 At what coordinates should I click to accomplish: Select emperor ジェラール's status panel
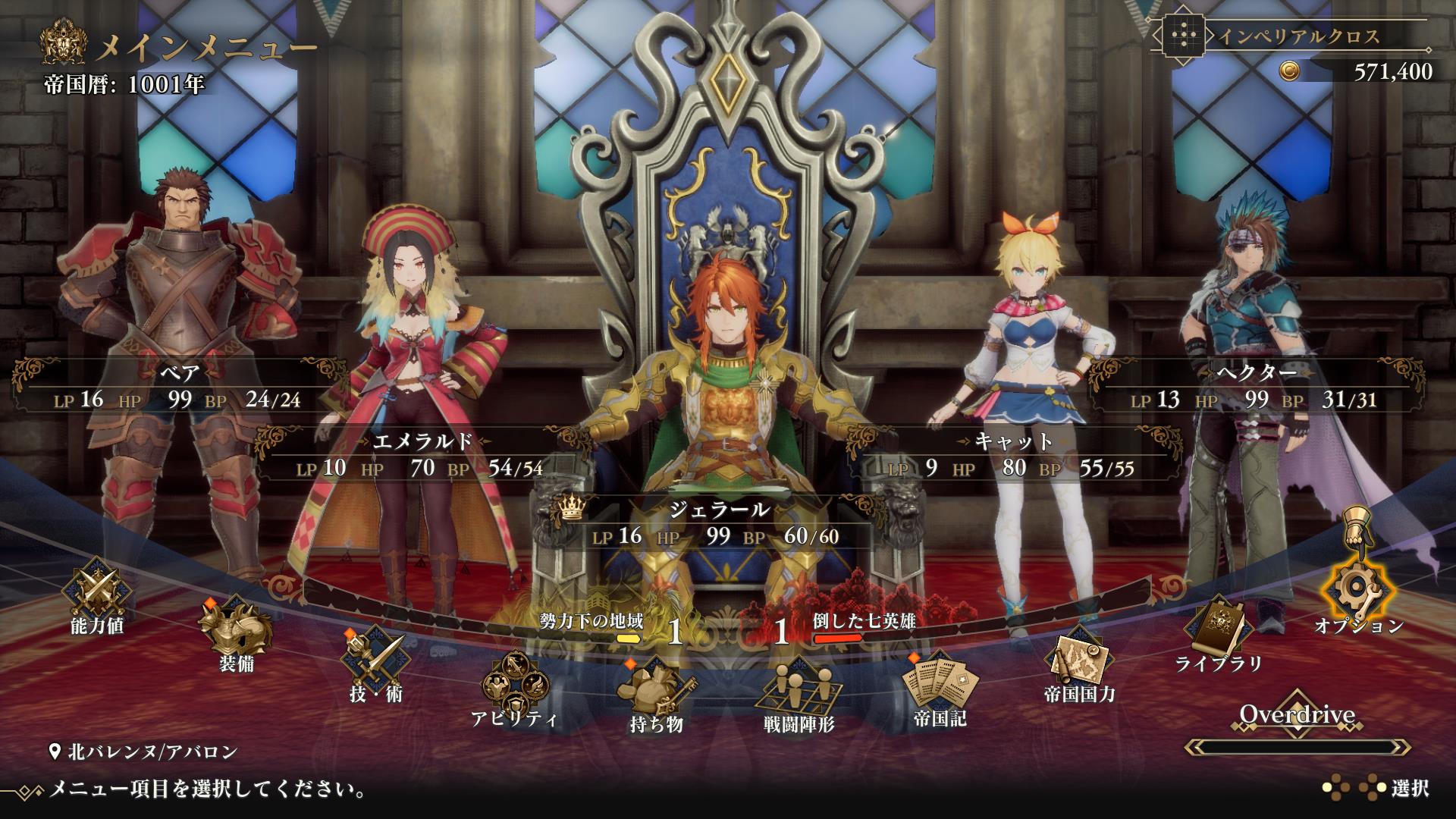click(x=717, y=523)
